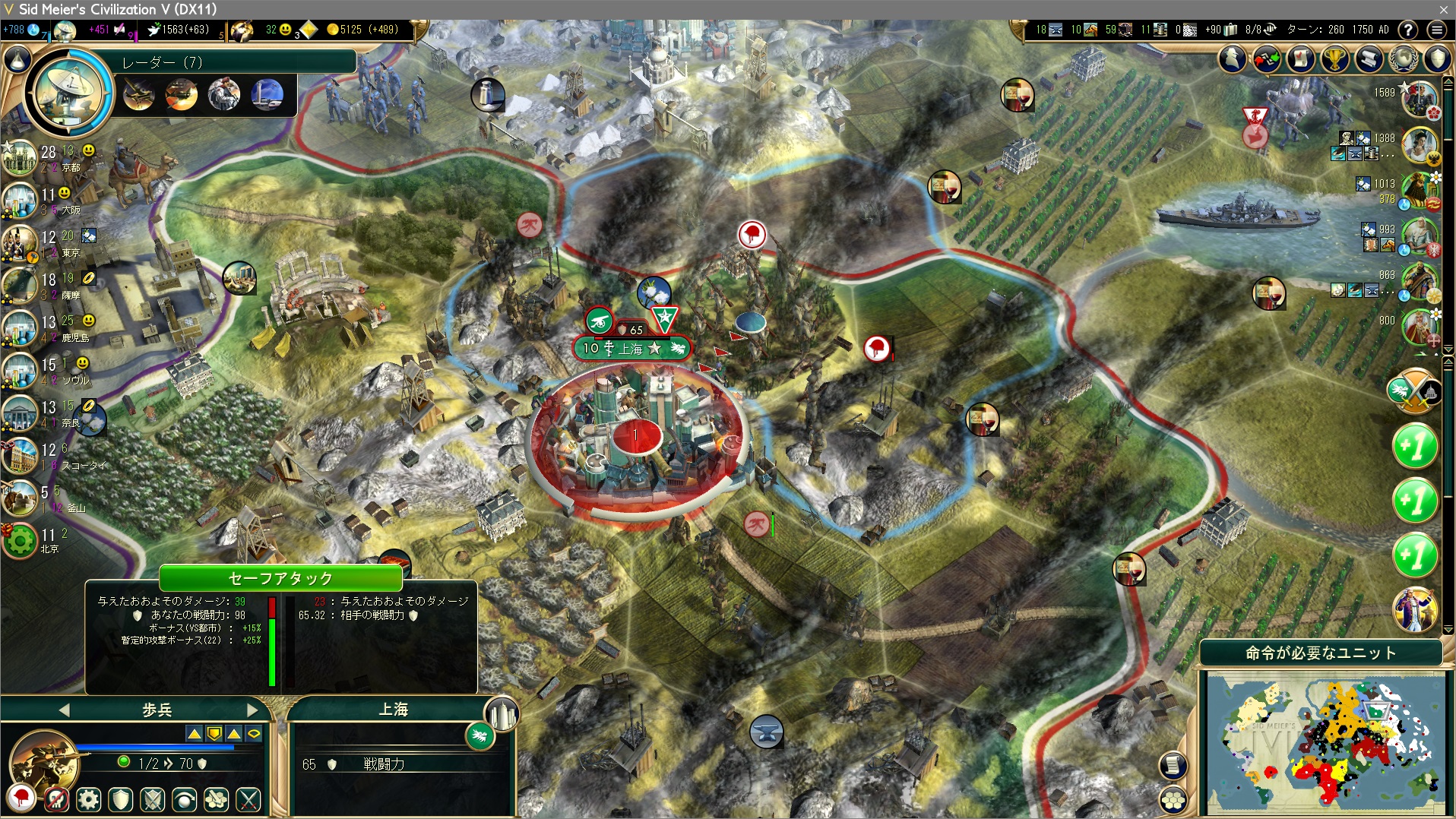This screenshot has width=1456, height=819.
Task: Open the hex grid map options button
Action: click(1173, 800)
